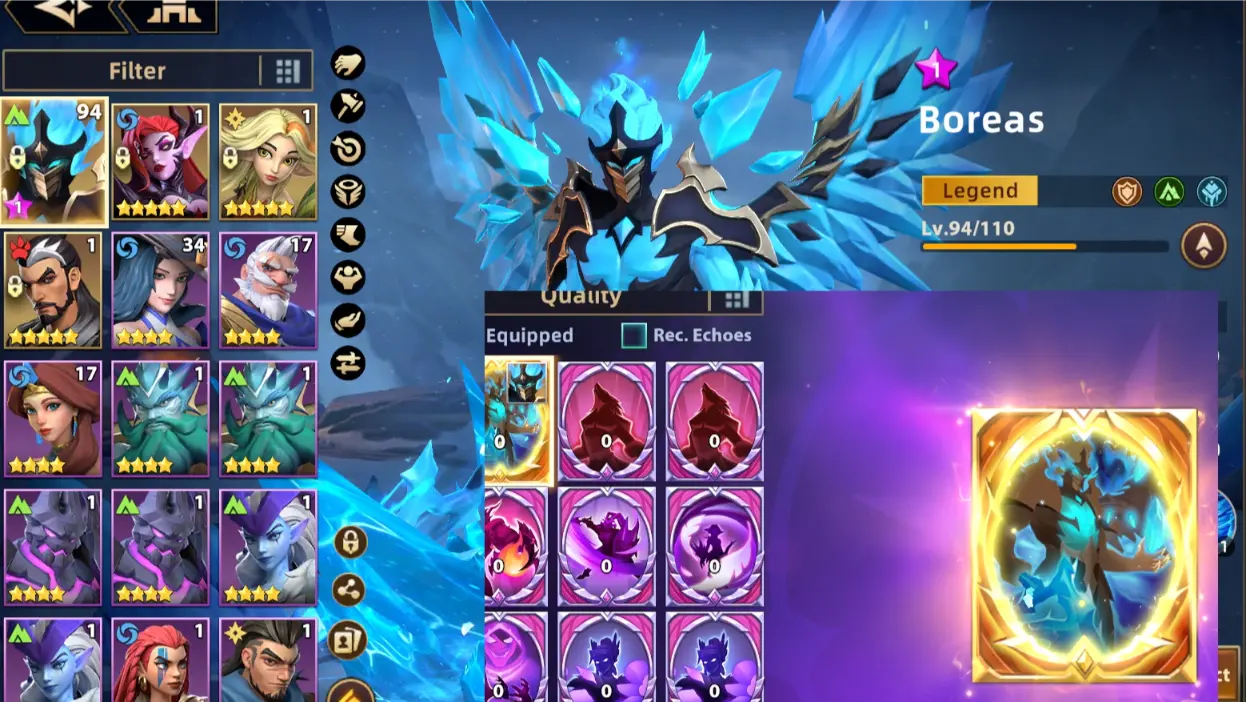Filter heroes by the fist class icon
The height and width of the screenshot is (702, 1246).
pyautogui.click(x=348, y=63)
